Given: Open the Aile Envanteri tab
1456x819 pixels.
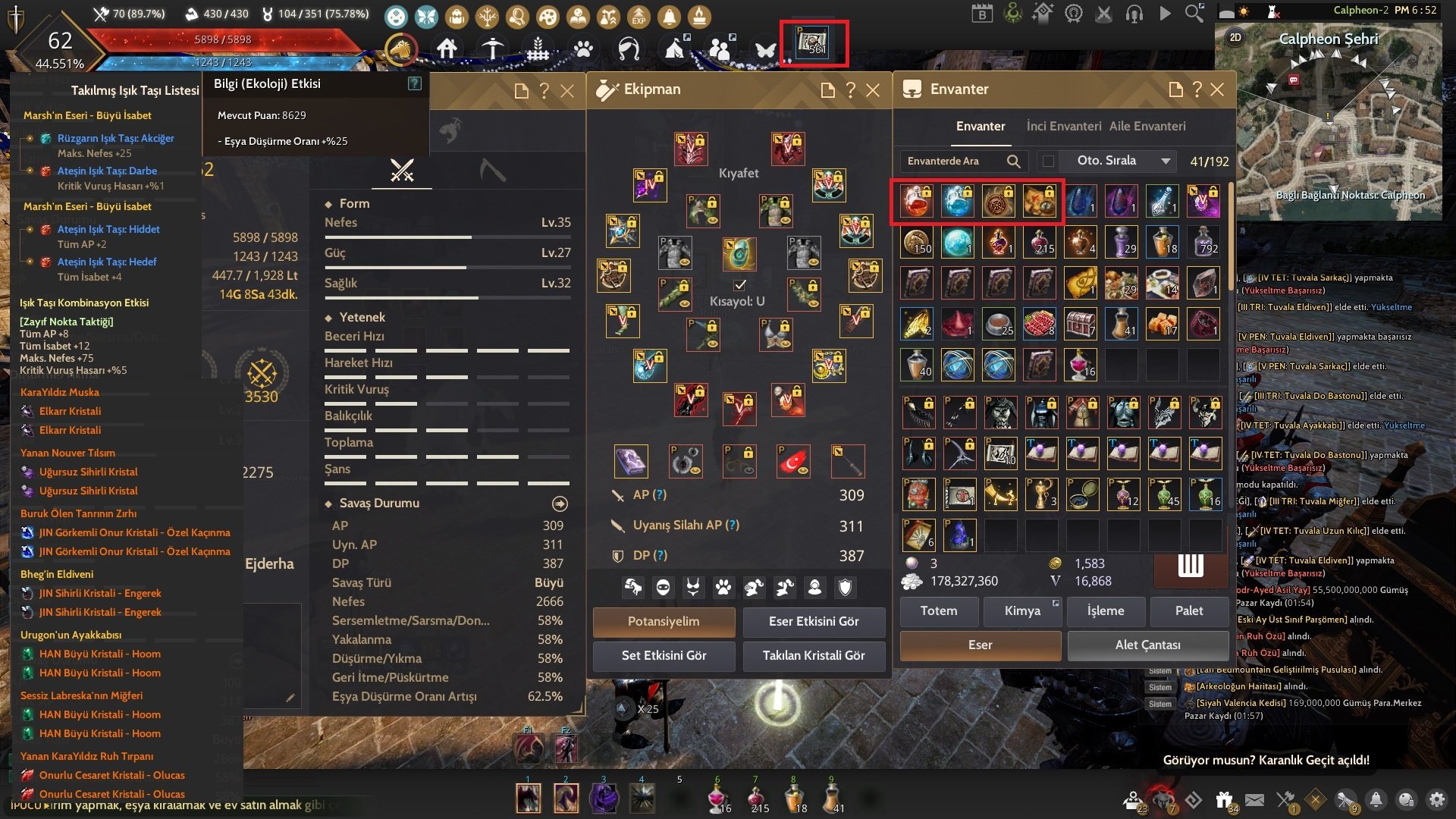Looking at the screenshot, I should 1147,126.
